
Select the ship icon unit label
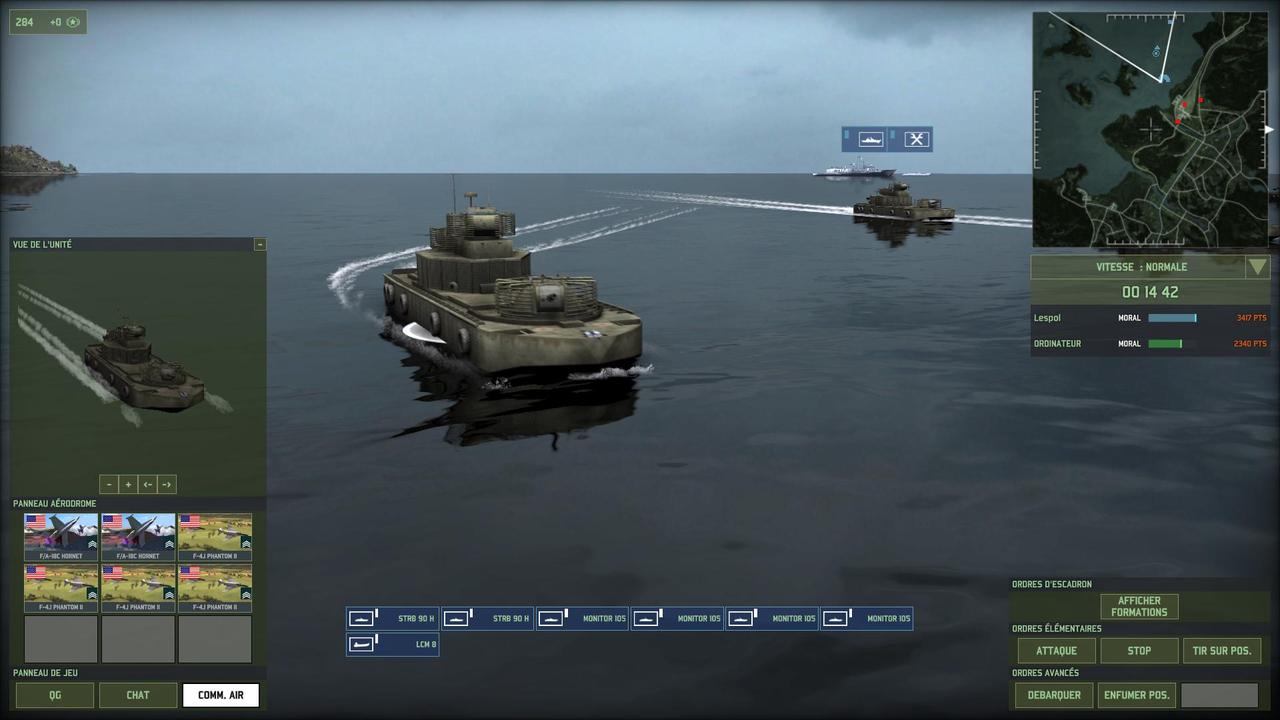870,139
